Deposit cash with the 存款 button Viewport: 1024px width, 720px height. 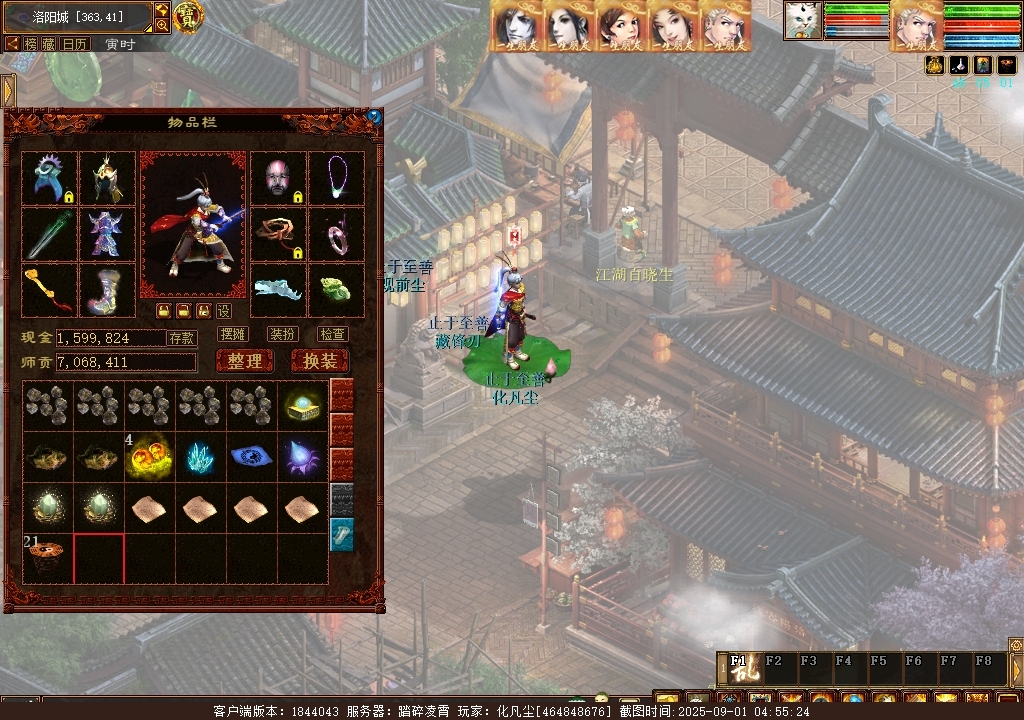(181, 338)
